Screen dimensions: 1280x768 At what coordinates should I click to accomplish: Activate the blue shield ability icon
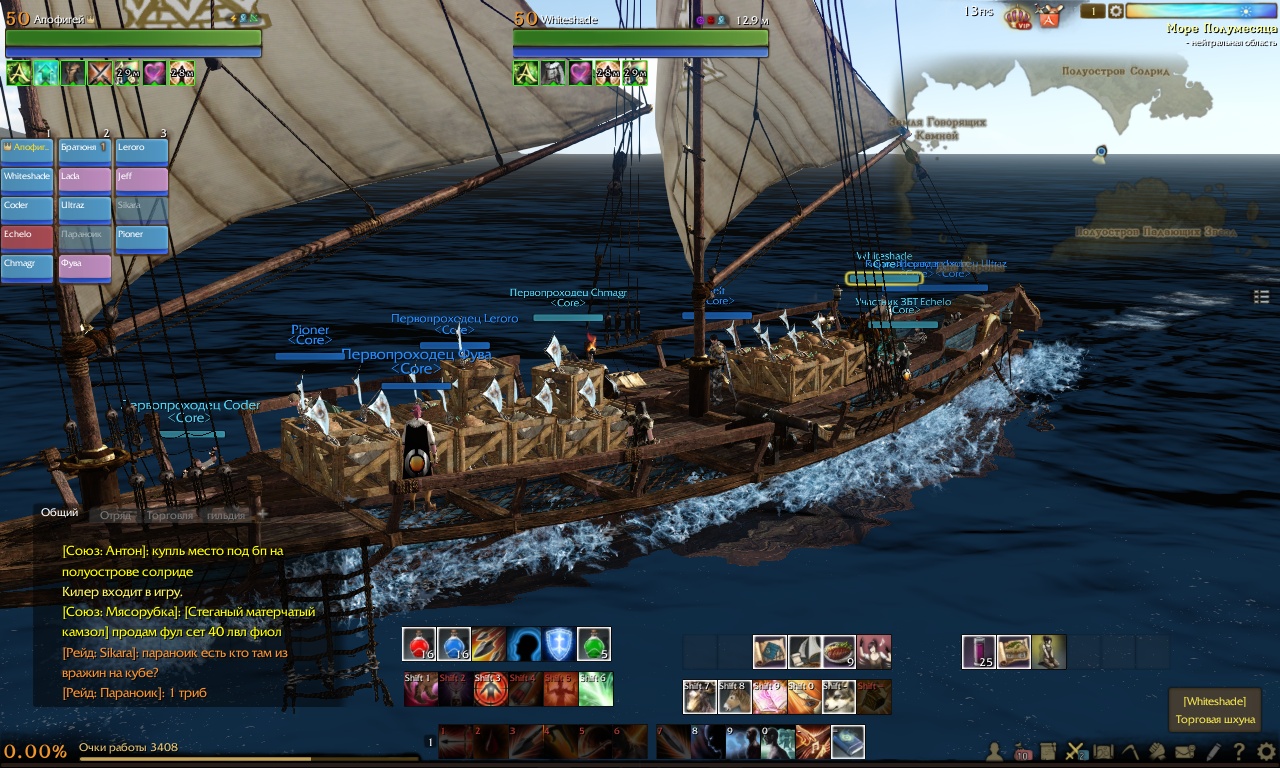[x=559, y=645]
